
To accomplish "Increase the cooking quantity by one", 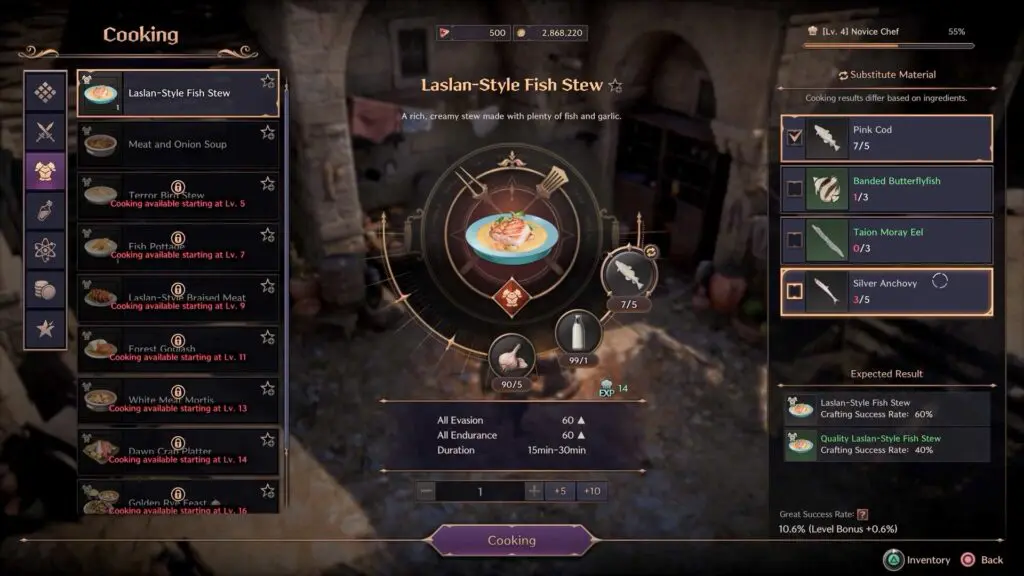I will [534, 491].
